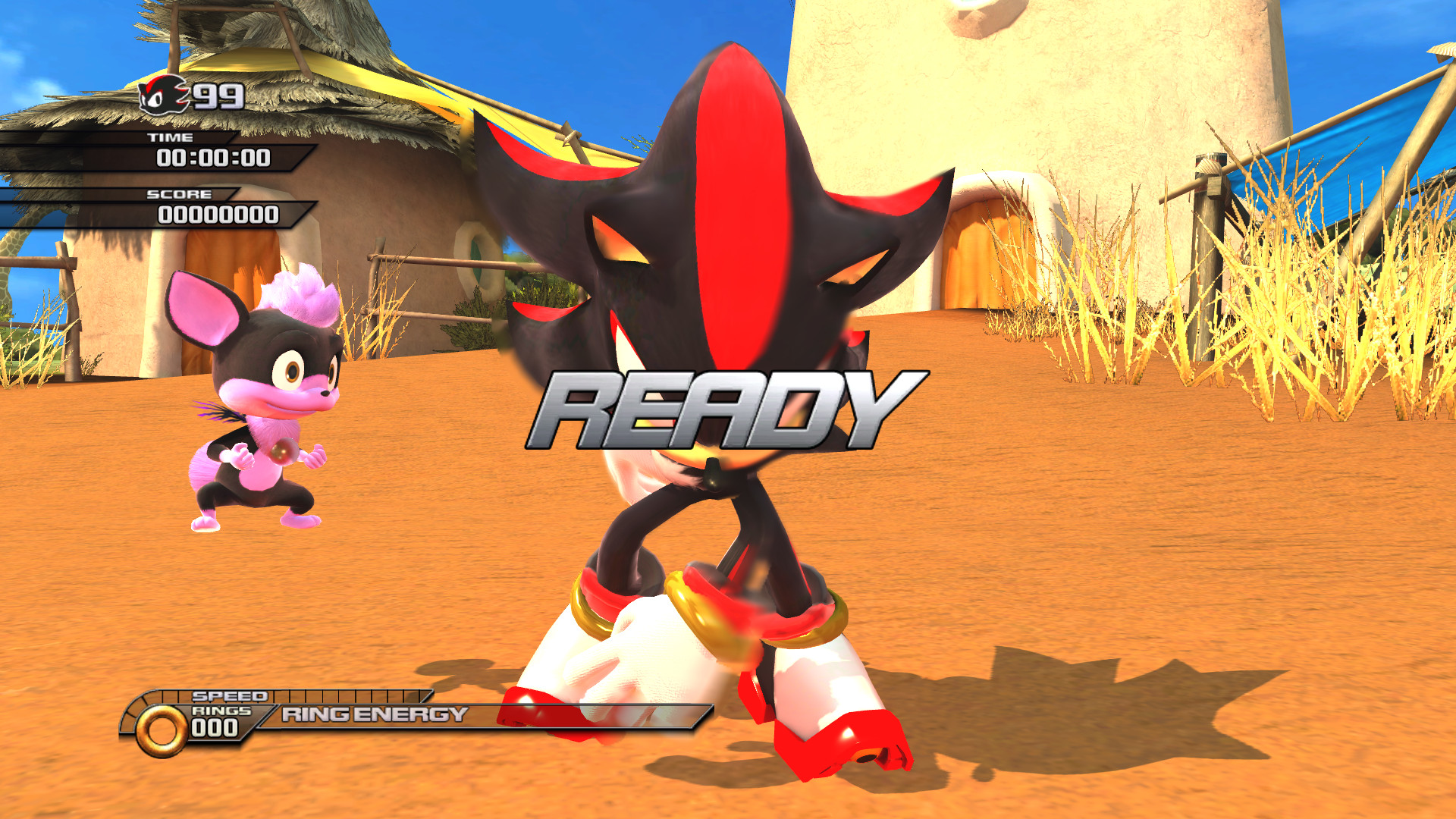Expand the SPEED segment meter
Viewport: 1456px width, 819px height.
[349, 695]
